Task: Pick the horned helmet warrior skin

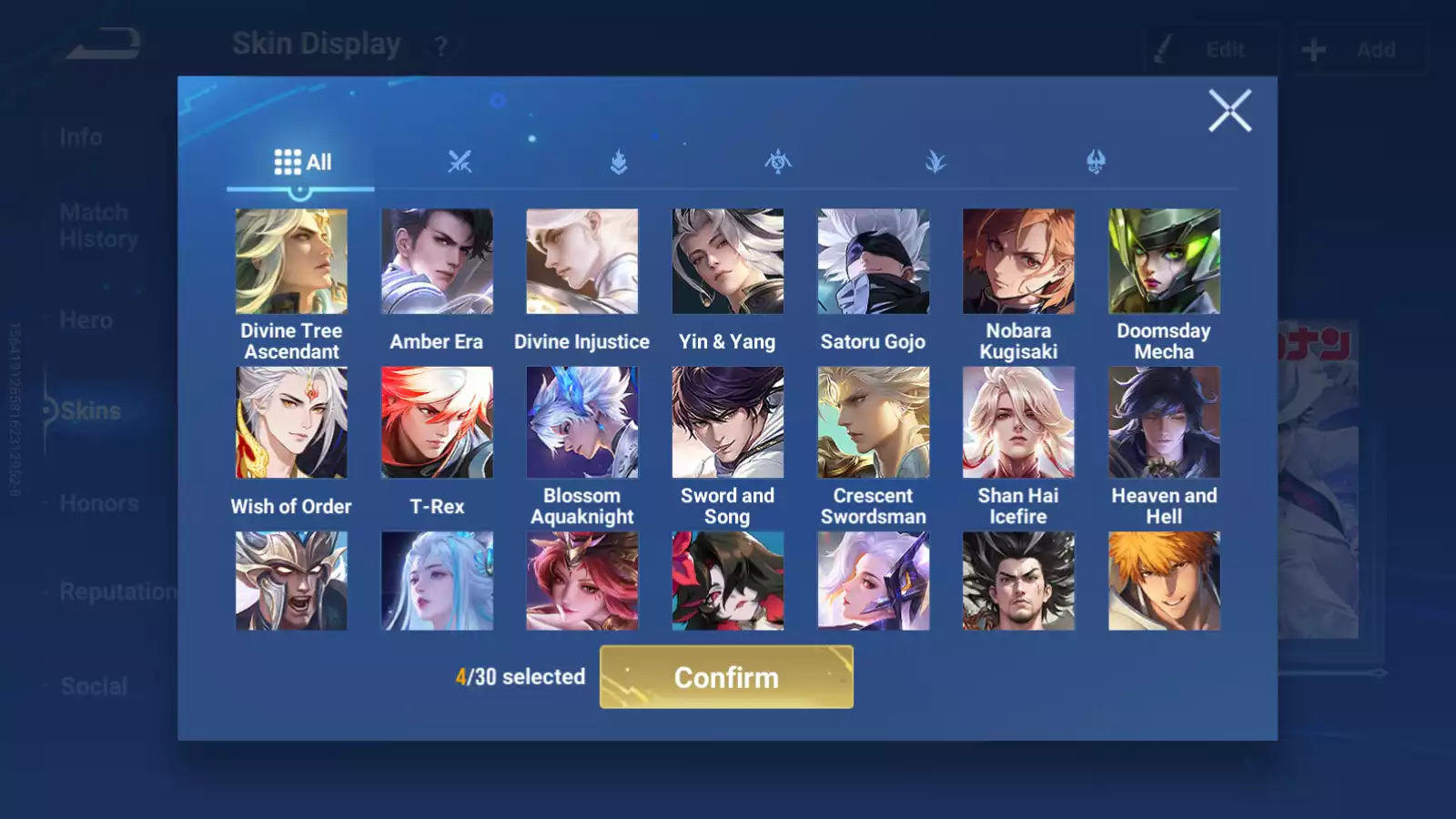Action: tap(291, 581)
